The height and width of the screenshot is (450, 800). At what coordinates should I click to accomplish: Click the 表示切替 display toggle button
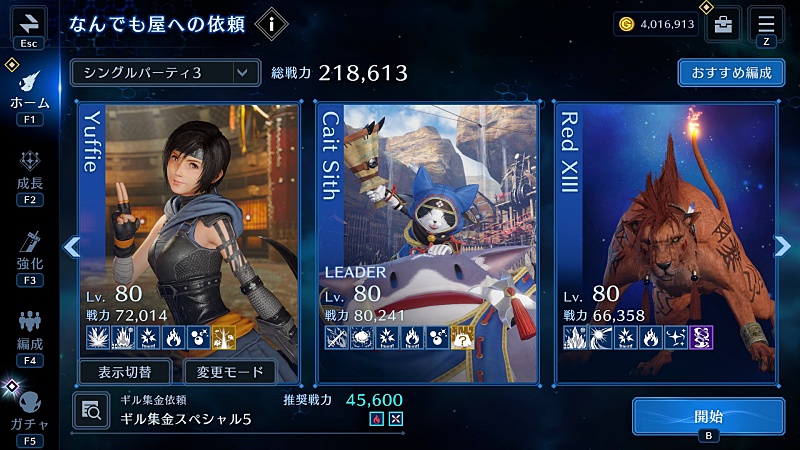tap(125, 373)
